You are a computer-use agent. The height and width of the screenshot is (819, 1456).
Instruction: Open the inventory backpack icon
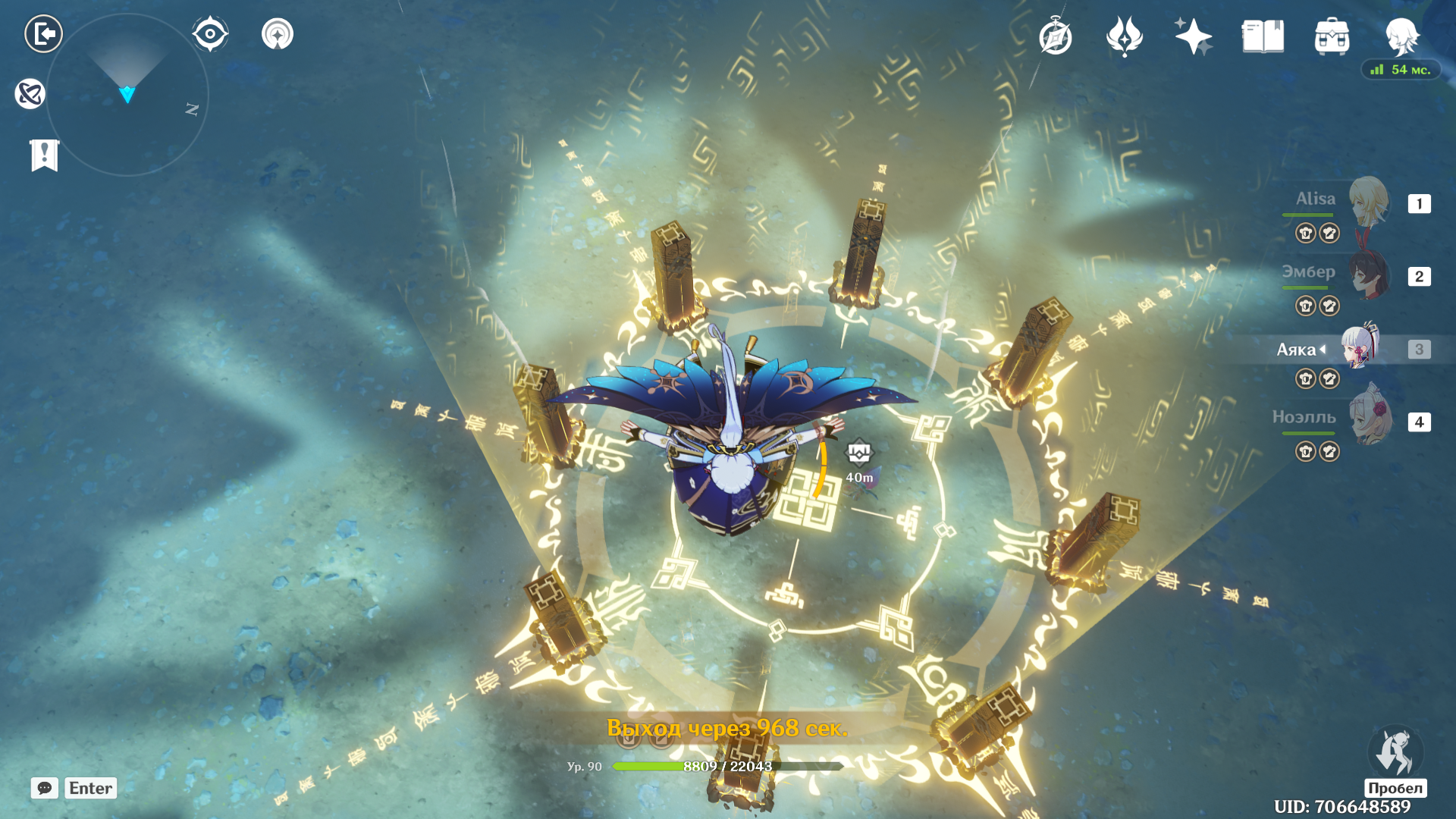(1332, 36)
